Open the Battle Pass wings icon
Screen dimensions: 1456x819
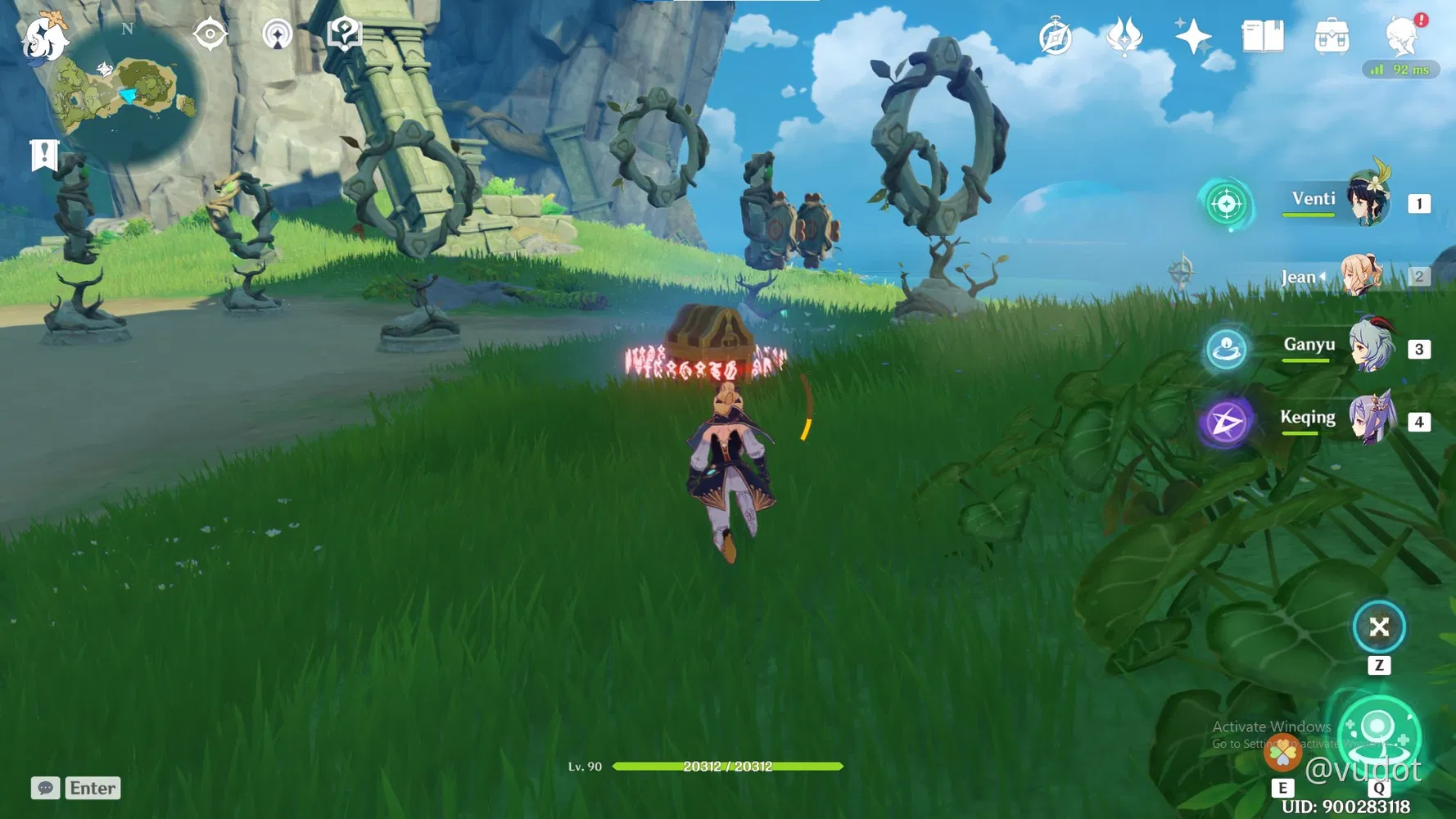1124,34
